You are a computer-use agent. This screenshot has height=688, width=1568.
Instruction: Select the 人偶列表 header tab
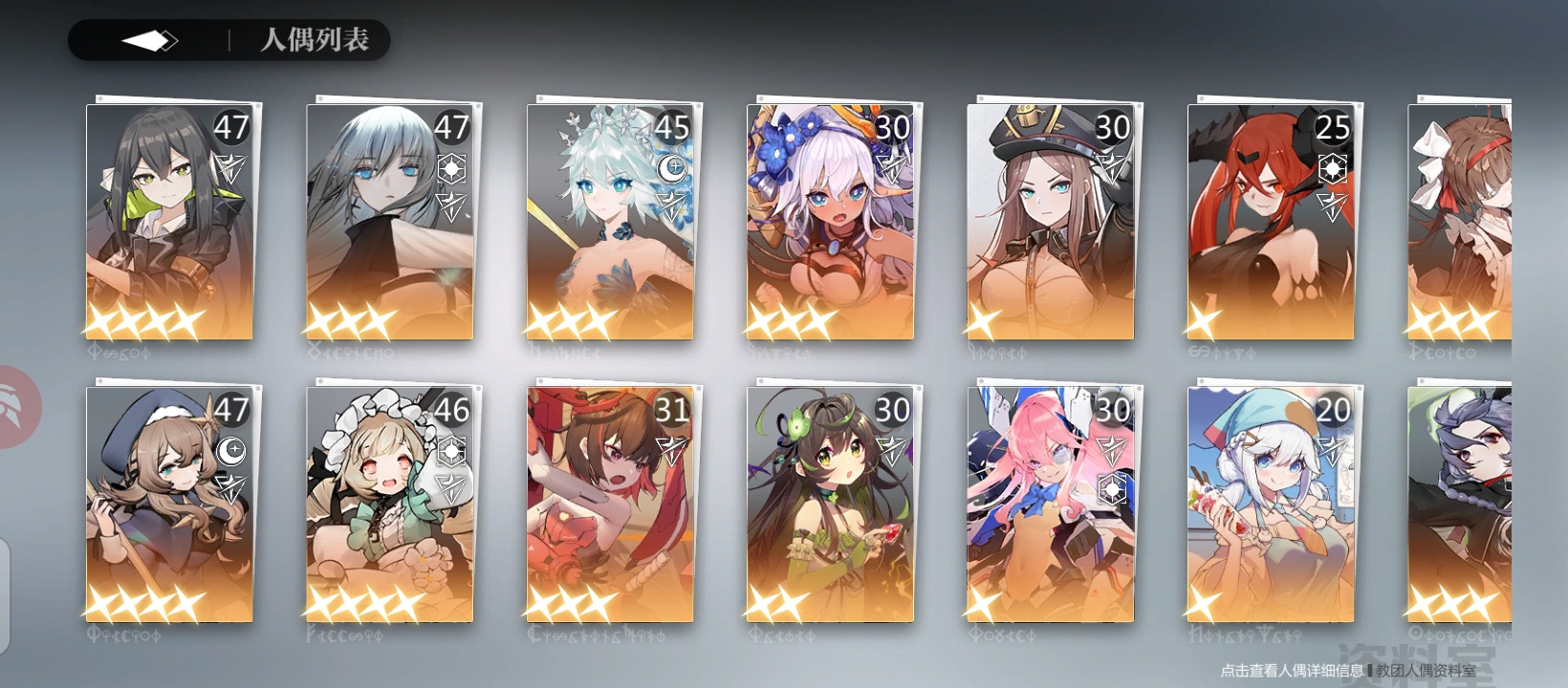pyautogui.click(x=316, y=41)
